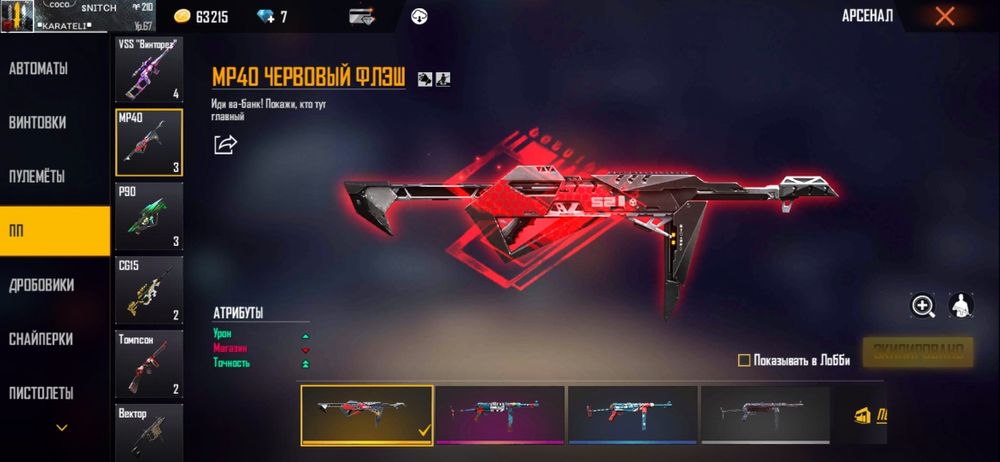Click the magnifier zoom preview button
The image size is (1000, 462).
pos(922,306)
